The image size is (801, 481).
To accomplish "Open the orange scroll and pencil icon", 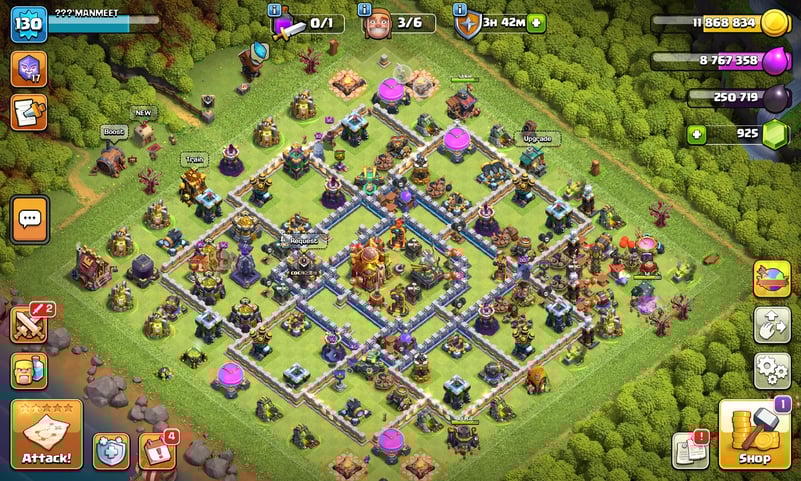I will click(29, 112).
